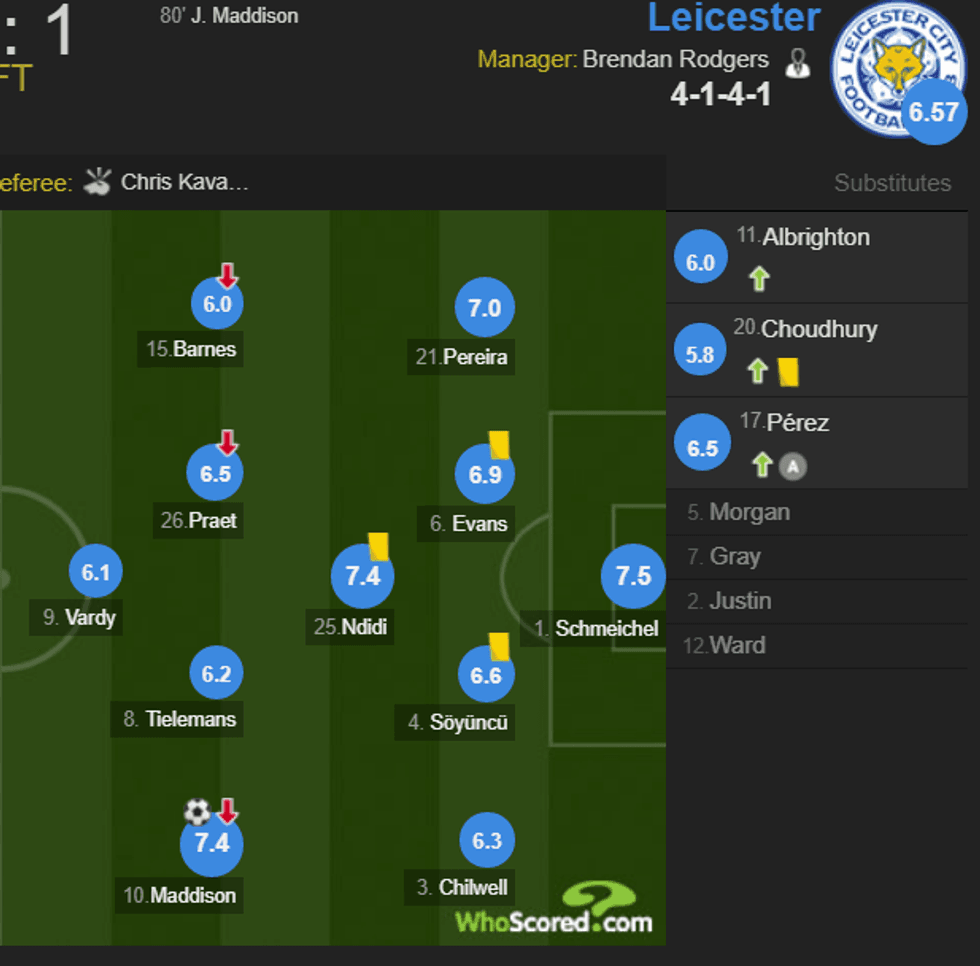The image size is (980, 966).
Task: Select Schmeichel's 7.5 rating marker
Action: [x=632, y=576]
